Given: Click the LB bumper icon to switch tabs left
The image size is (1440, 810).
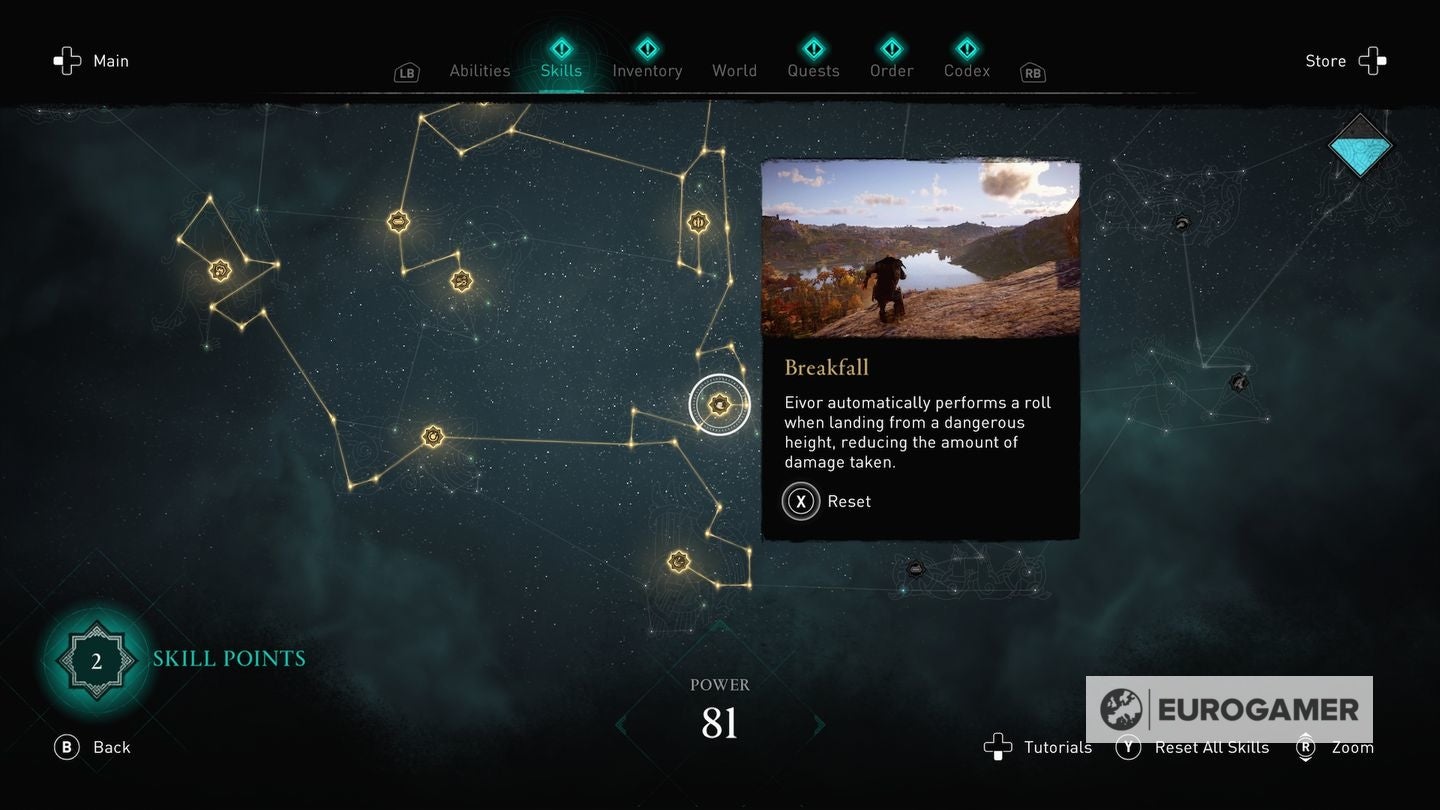Looking at the screenshot, I should click(406, 72).
